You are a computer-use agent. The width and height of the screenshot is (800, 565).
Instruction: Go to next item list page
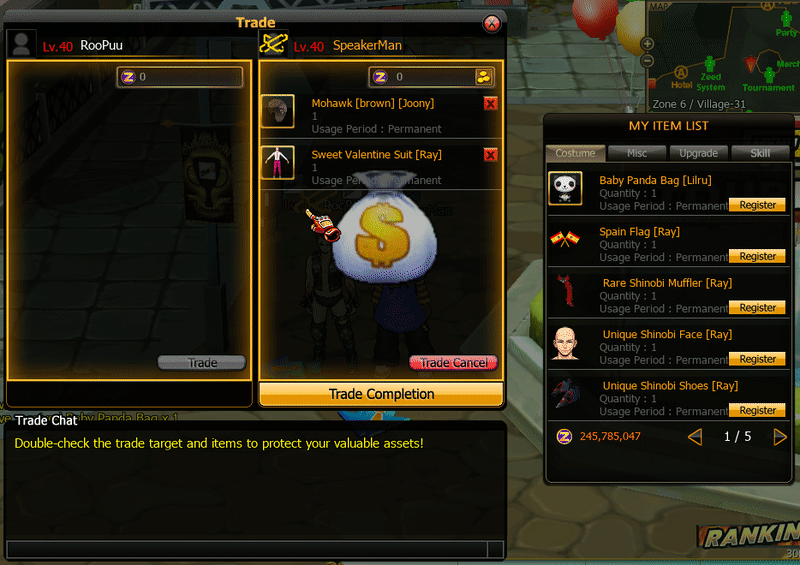(780, 437)
